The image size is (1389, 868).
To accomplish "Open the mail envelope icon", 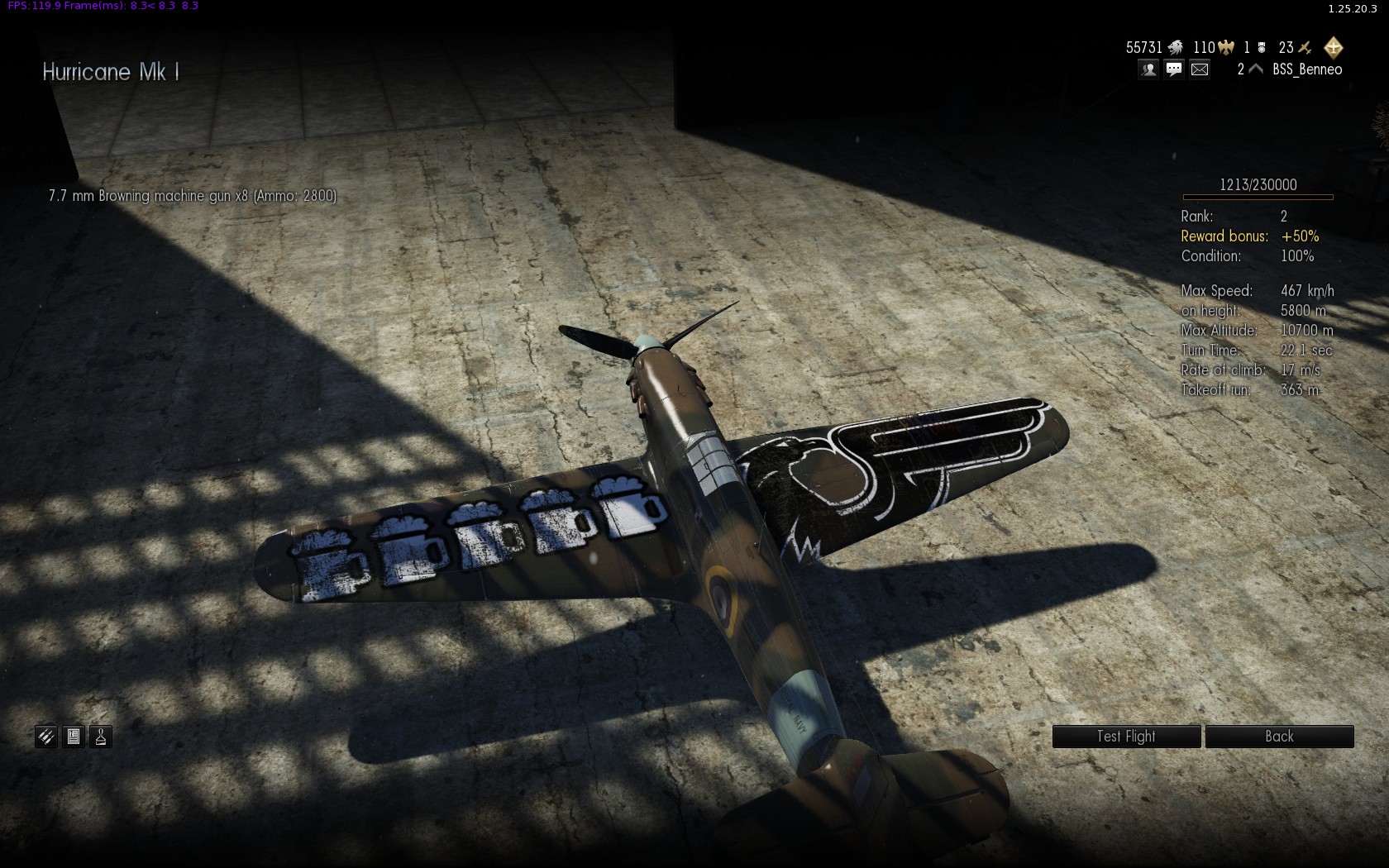I will [x=1200, y=69].
